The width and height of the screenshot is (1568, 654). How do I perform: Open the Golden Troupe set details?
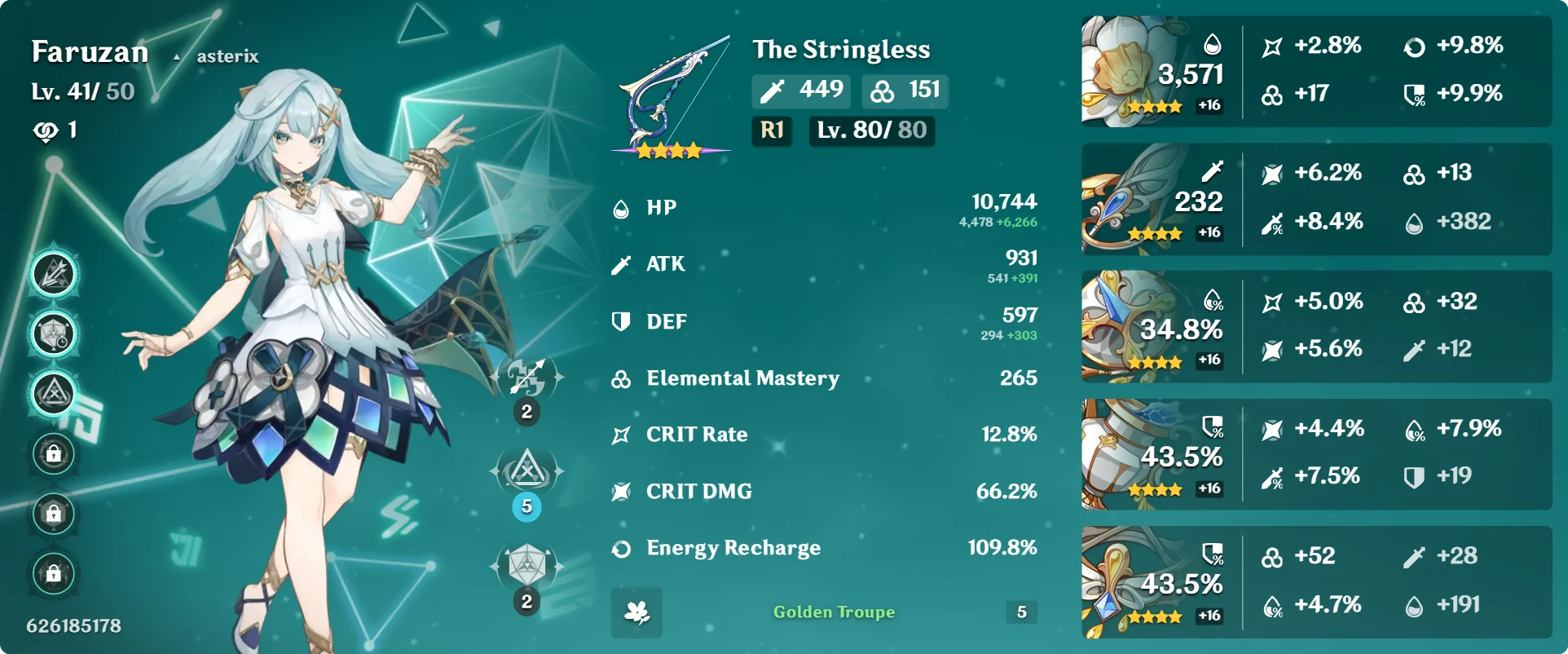click(x=833, y=612)
